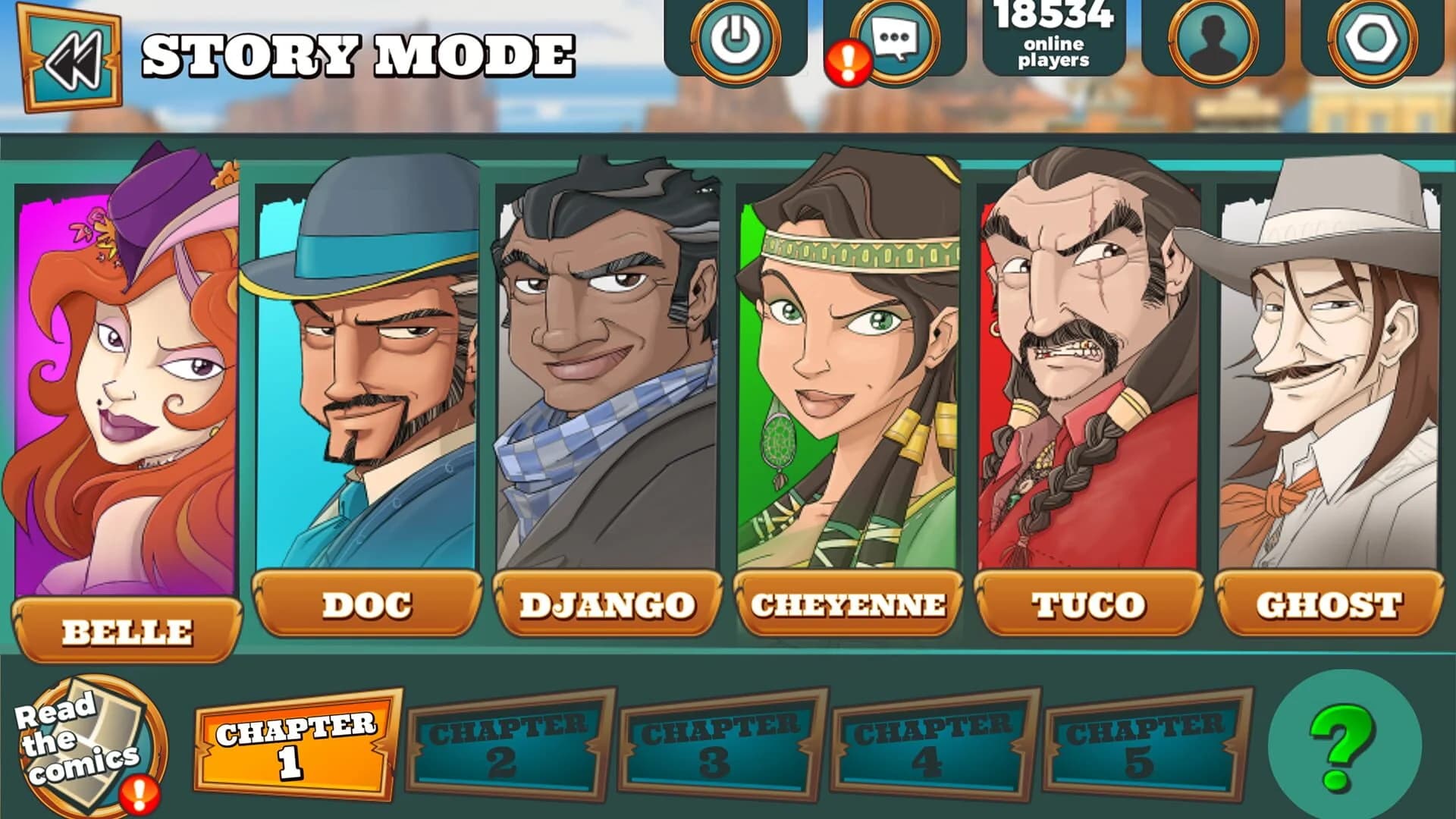Expand Cheyenne's character details
Screen dimensions: 1456x819
(x=849, y=603)
